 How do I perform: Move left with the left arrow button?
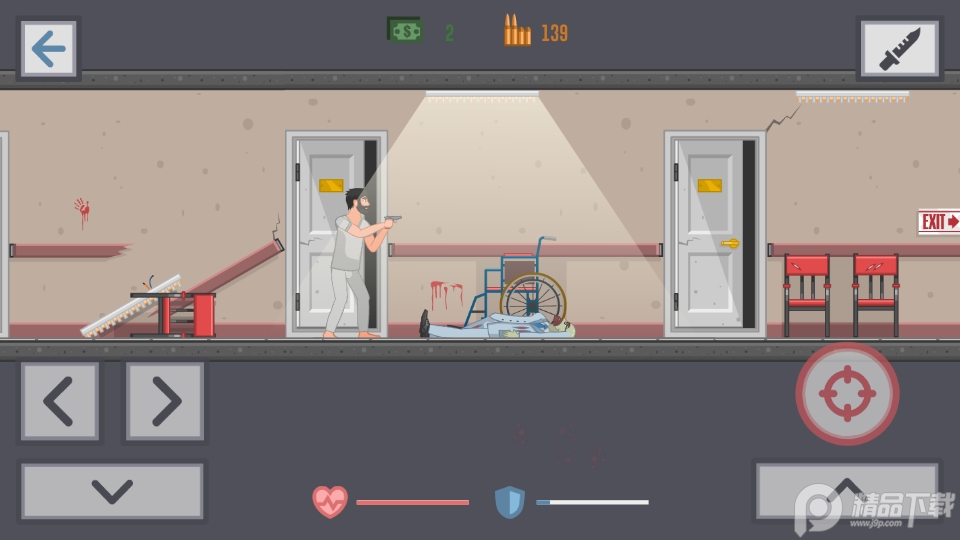[x=60, y=401]
